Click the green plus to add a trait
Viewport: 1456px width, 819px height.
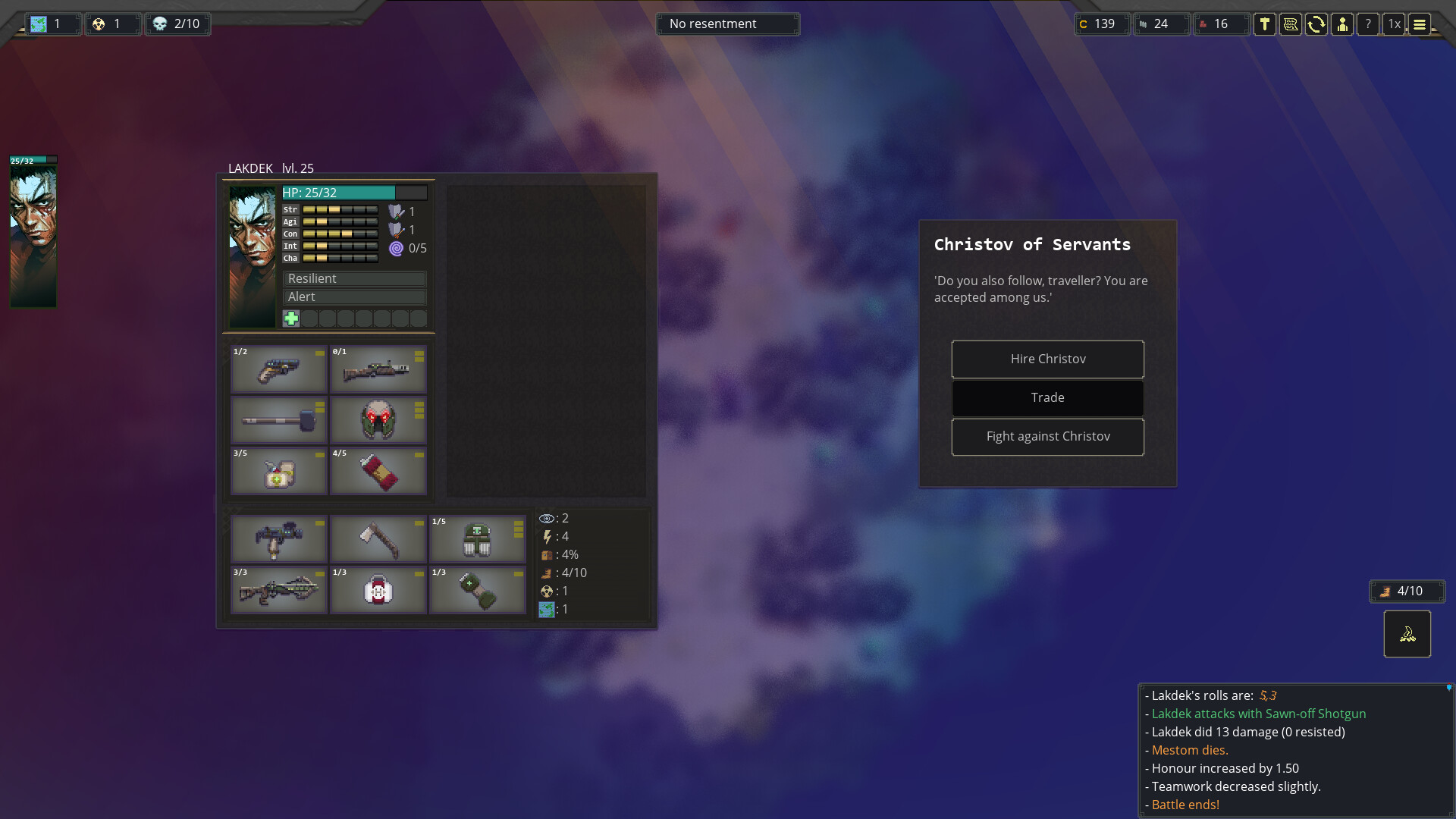click(x=291, y=318)
